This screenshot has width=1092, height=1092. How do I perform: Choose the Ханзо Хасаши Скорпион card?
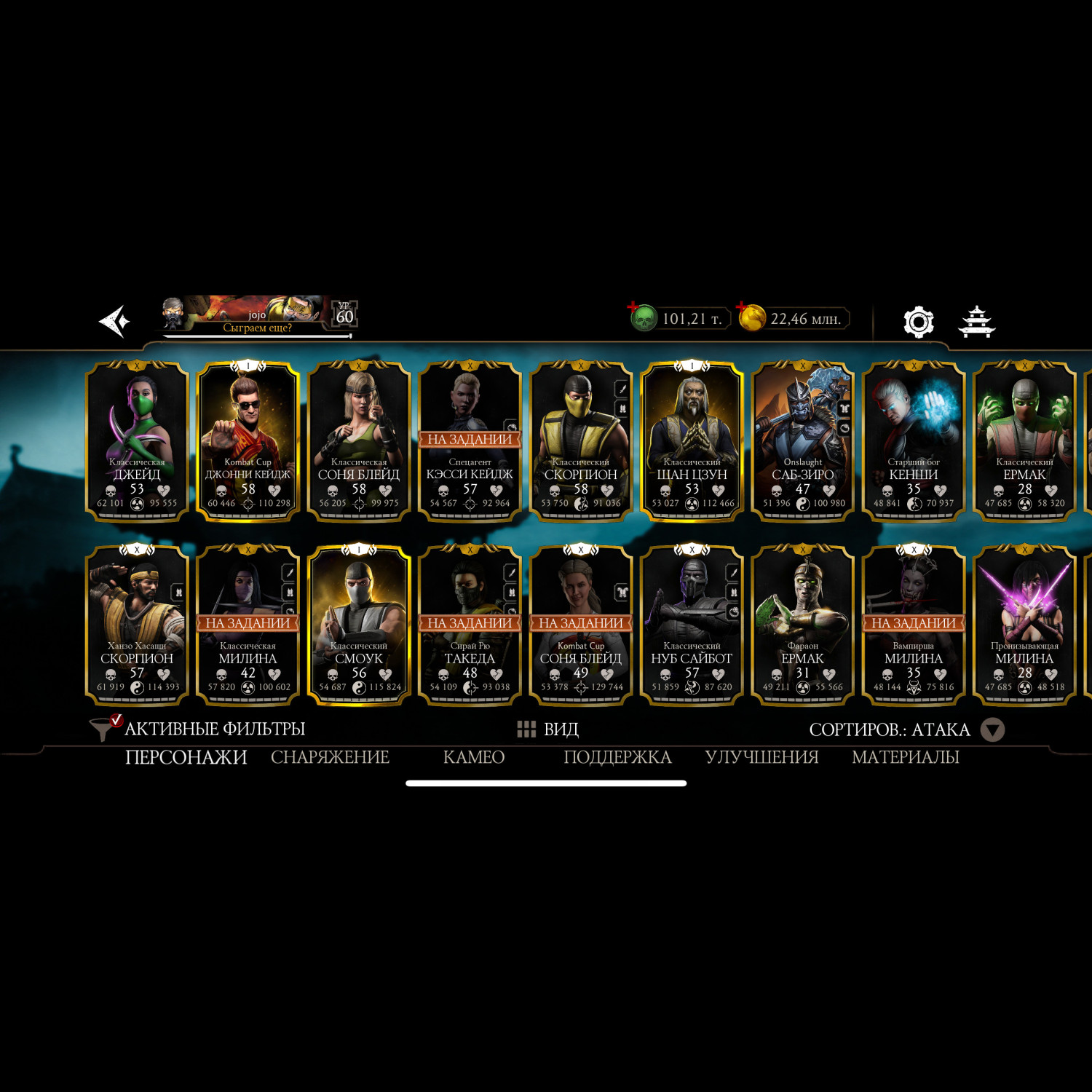pyautogui.click(x=137, y=625)
